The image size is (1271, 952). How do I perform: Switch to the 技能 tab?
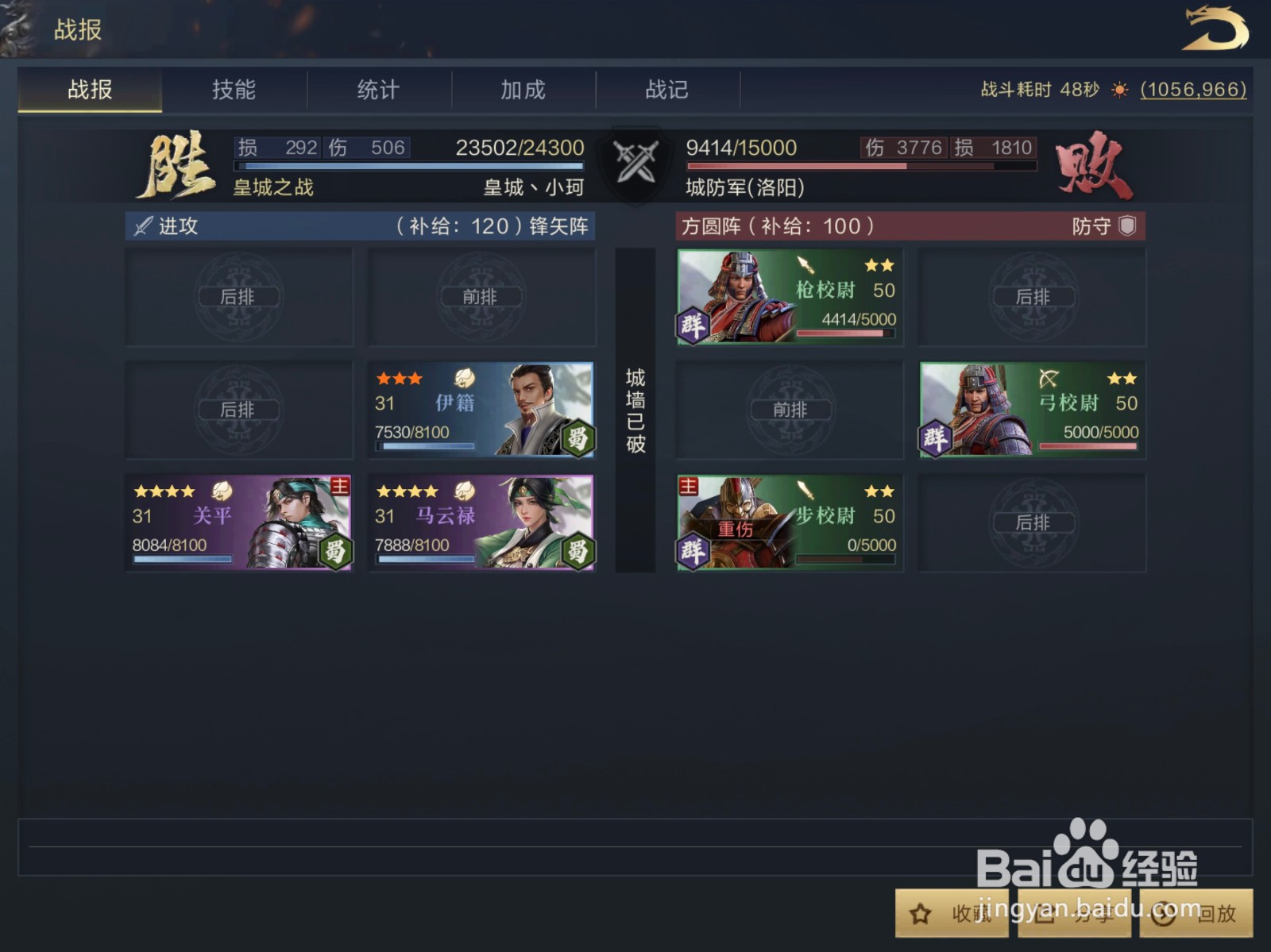(235, 91)
